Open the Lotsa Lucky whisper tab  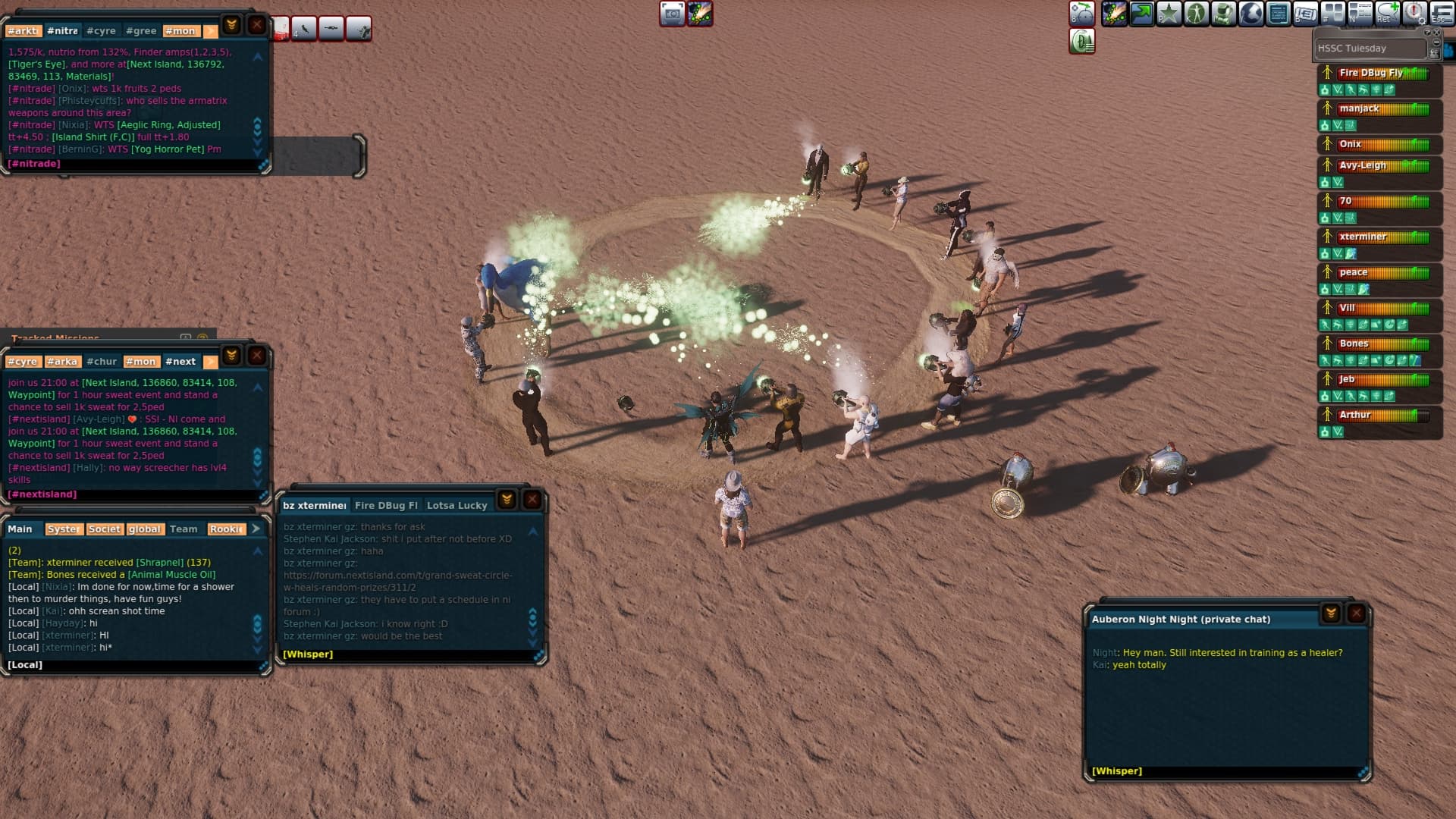tap(457, 506)
